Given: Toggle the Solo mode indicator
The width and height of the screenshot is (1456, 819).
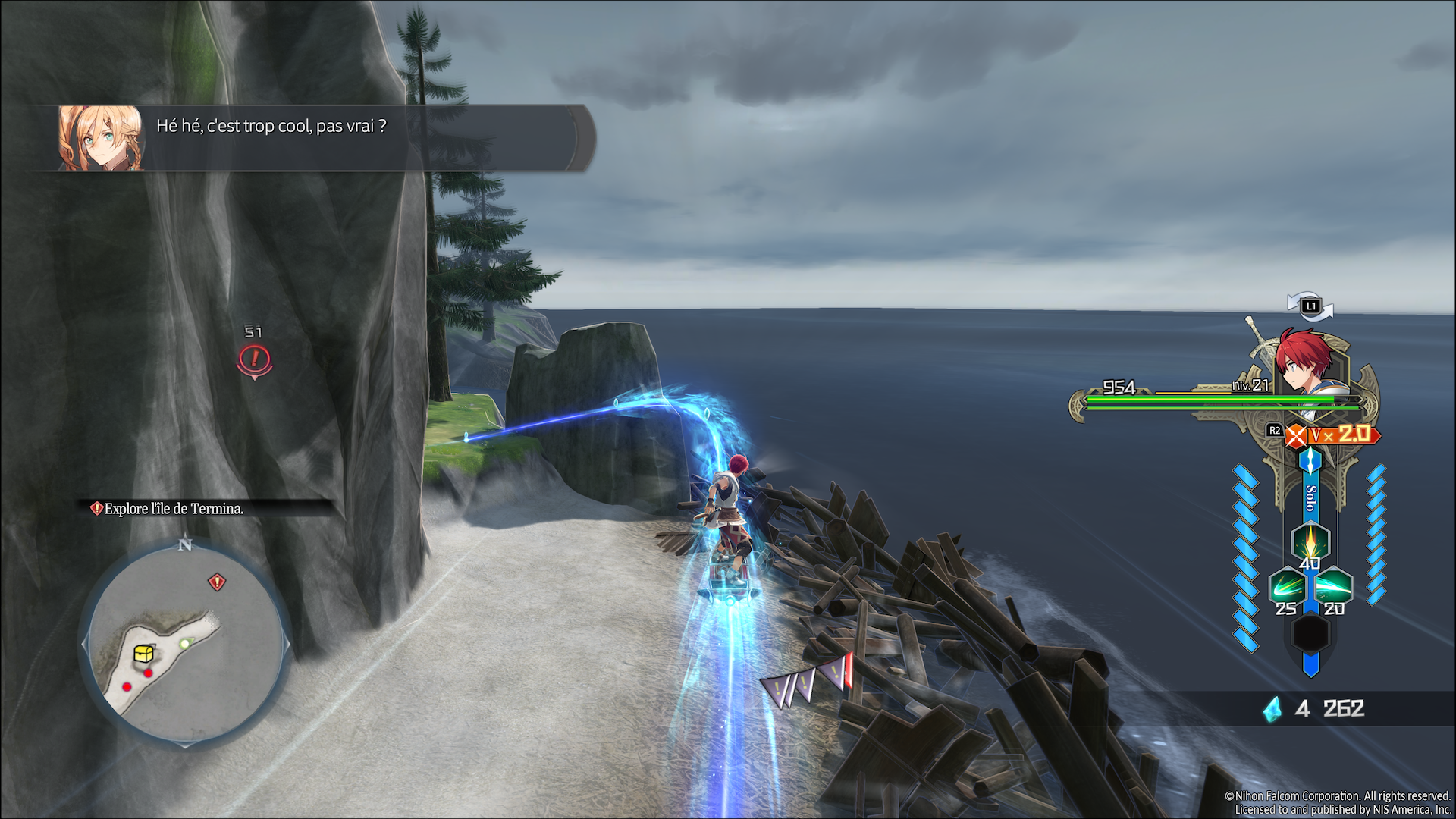Looking at the screenshot, I should click(x=1310, y=497).
